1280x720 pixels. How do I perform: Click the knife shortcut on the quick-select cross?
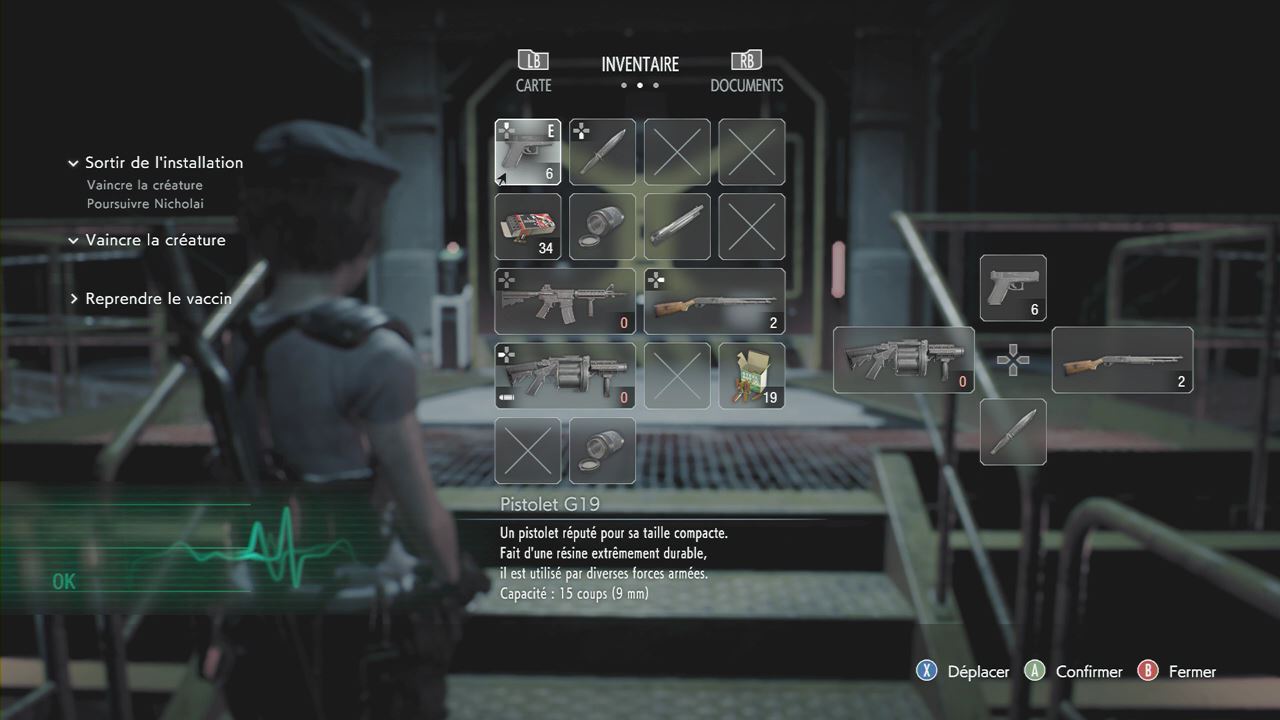(x=1013, y=432)
